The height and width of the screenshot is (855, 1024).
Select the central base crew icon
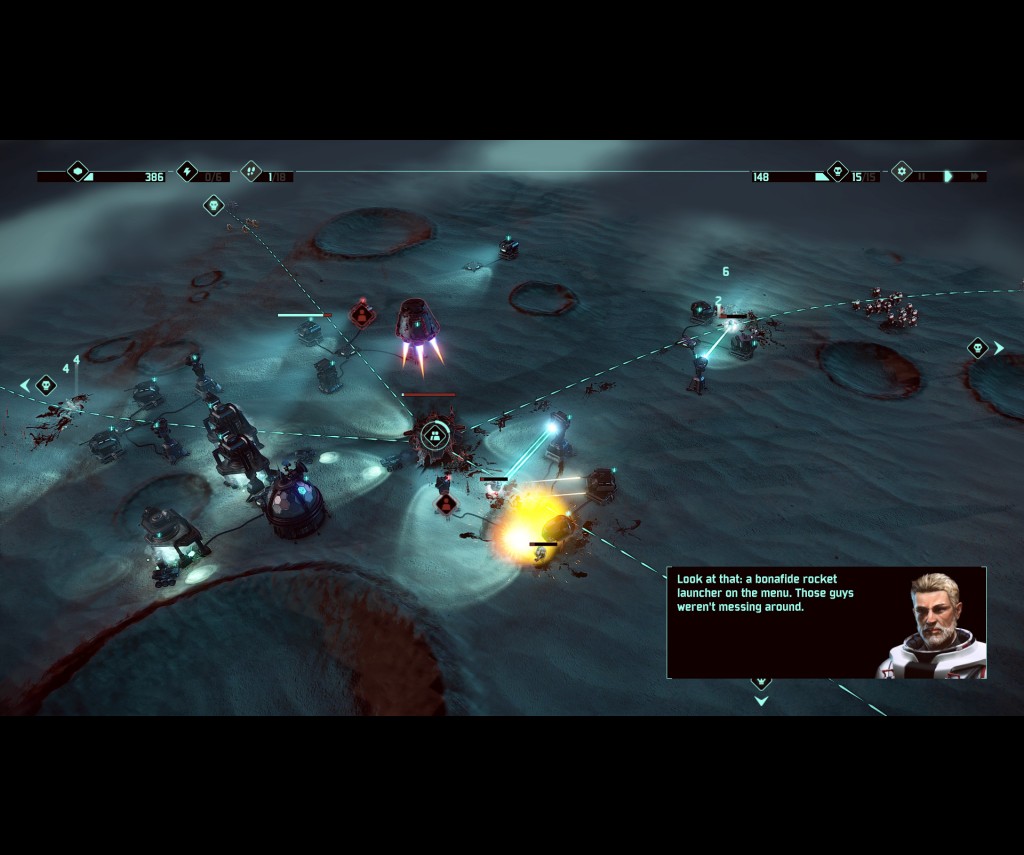click(434, 435)
